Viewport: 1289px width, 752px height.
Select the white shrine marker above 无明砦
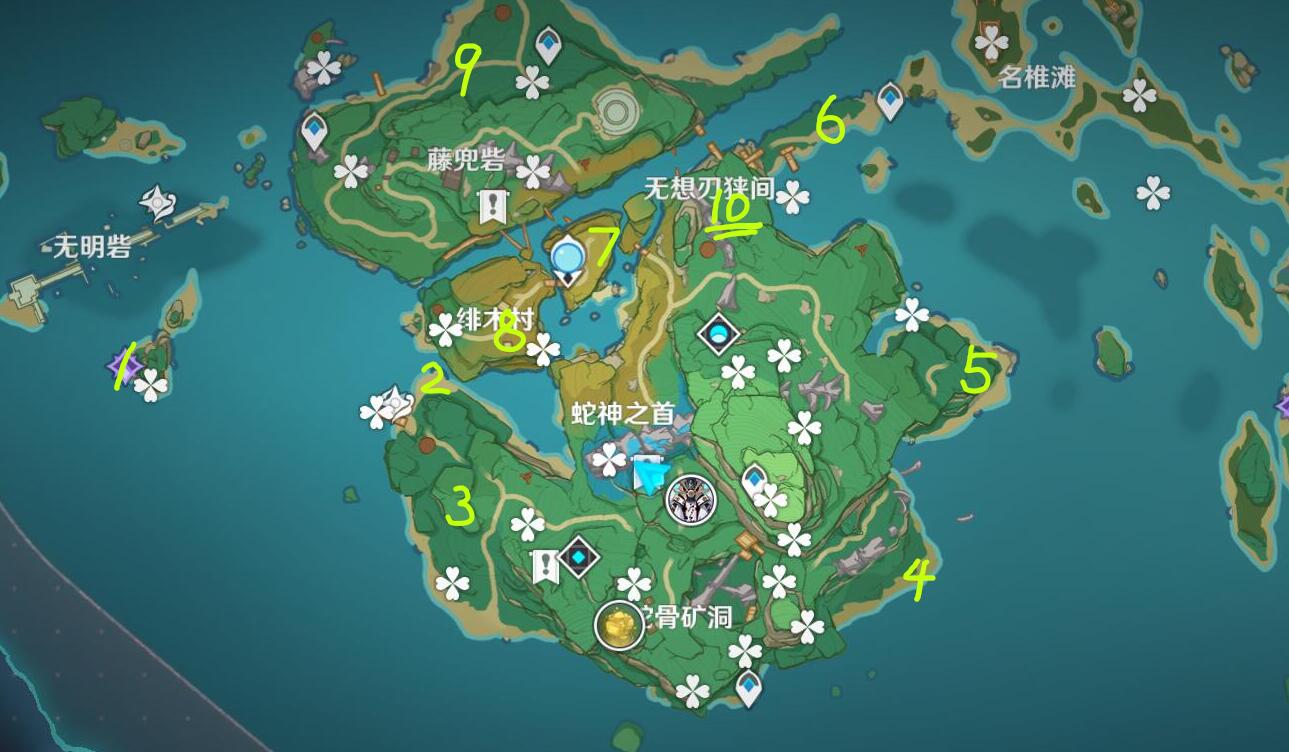click(x=158, y=203)
